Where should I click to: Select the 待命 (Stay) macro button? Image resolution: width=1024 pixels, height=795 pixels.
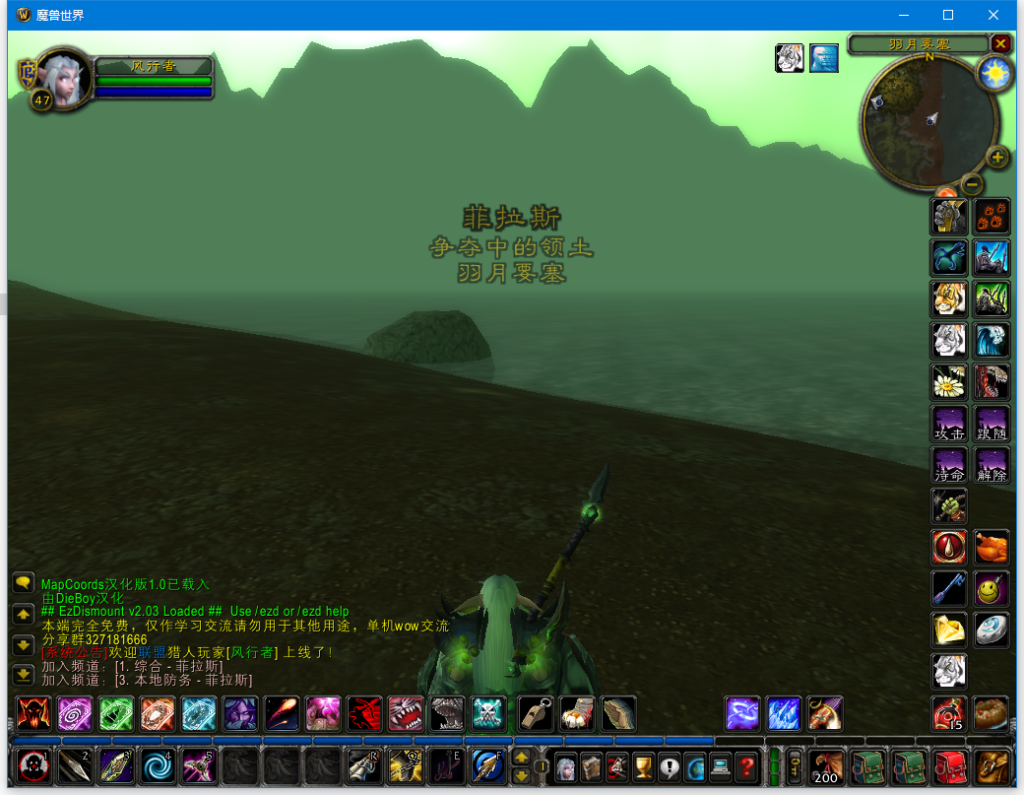coord(949,465)
